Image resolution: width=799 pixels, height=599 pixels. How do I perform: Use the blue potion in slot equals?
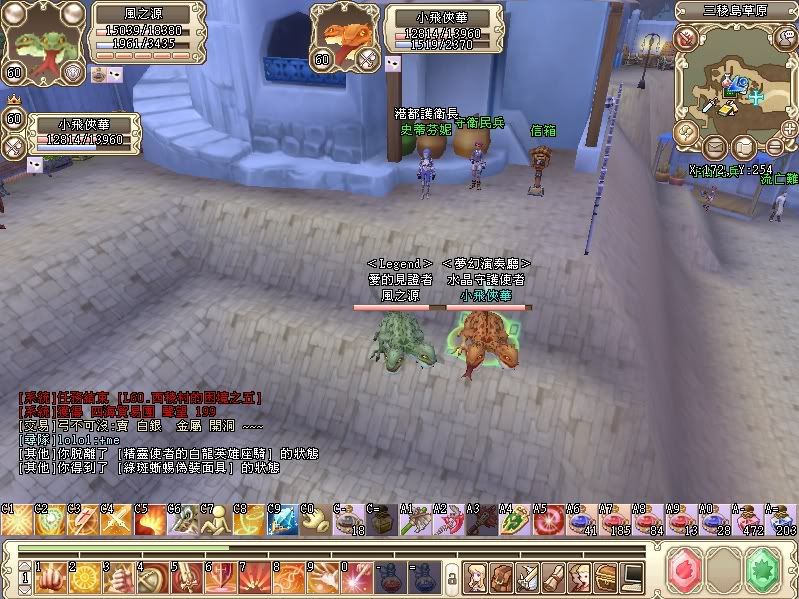tap(424, 576)
